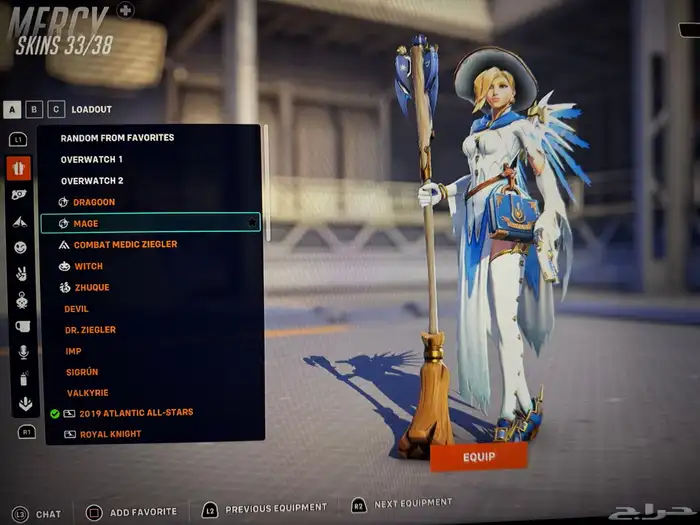Viewport: 700px width, 525px height.
Task: Select the Dragoon skin
Action: click(94, 202)
